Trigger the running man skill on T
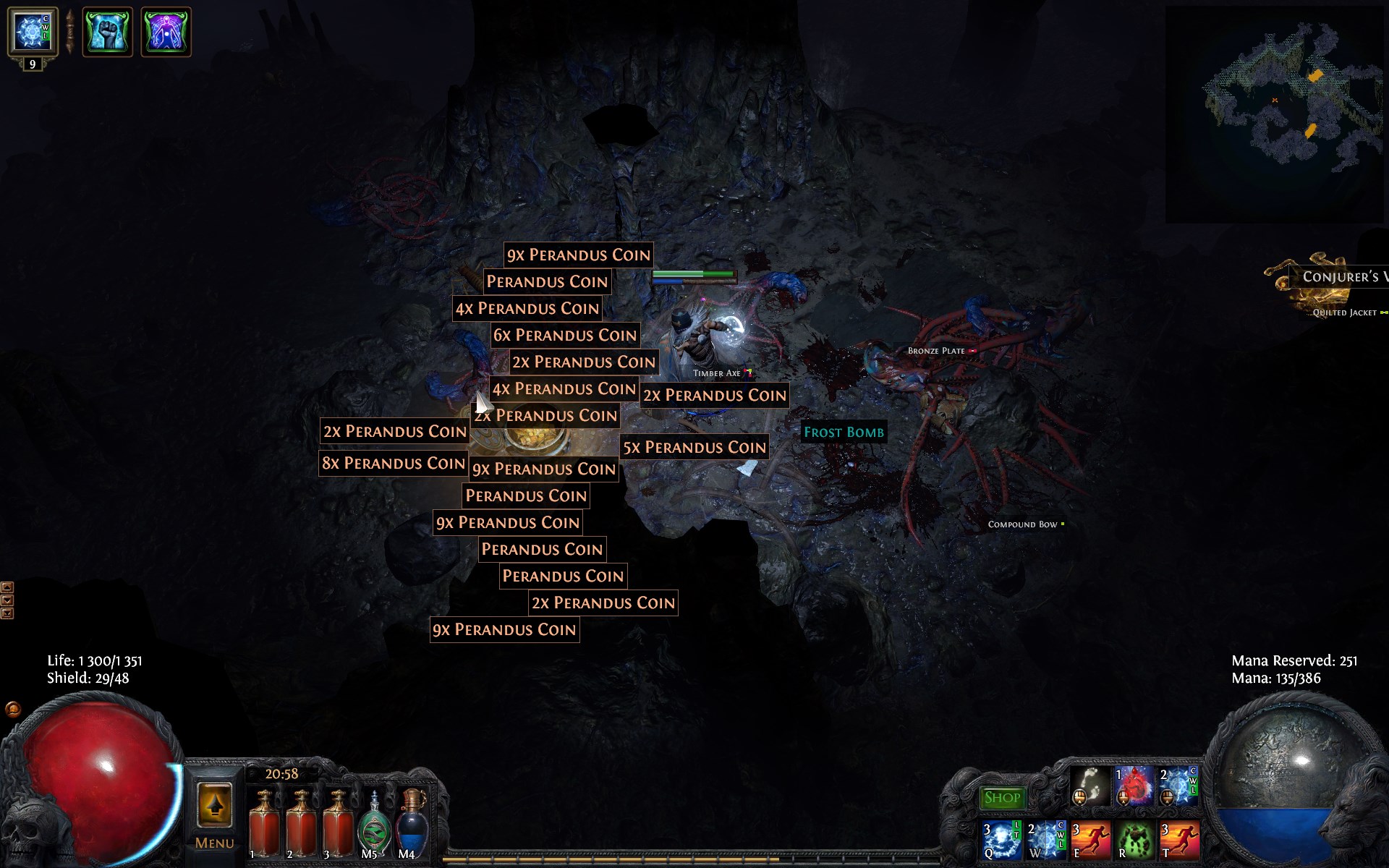The width and height of the screenshot is (1389, 868). pyautogui.click(x=1179, y=839)
